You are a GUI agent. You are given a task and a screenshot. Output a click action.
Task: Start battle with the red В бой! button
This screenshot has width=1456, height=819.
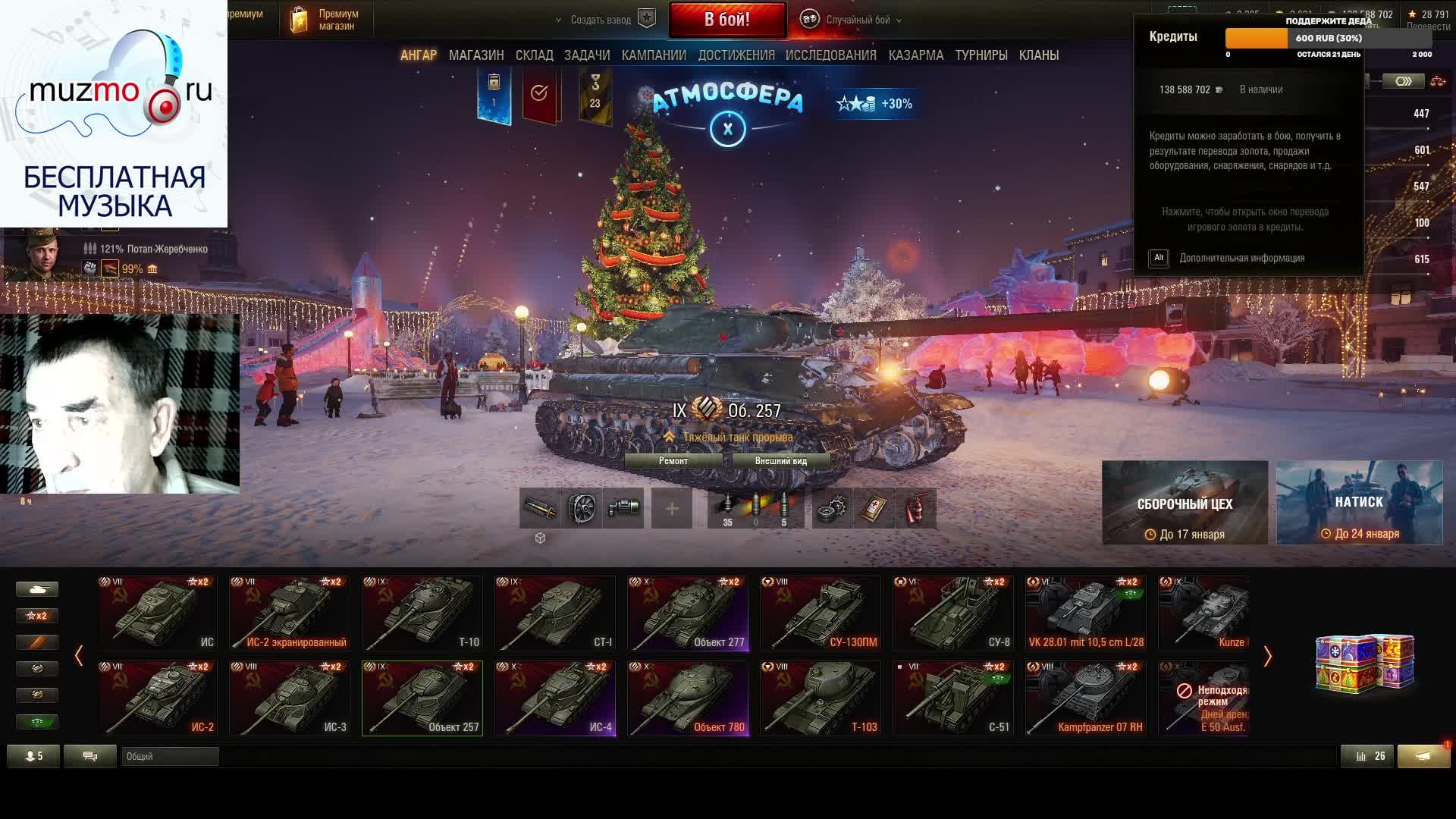(x=727, y=20)
